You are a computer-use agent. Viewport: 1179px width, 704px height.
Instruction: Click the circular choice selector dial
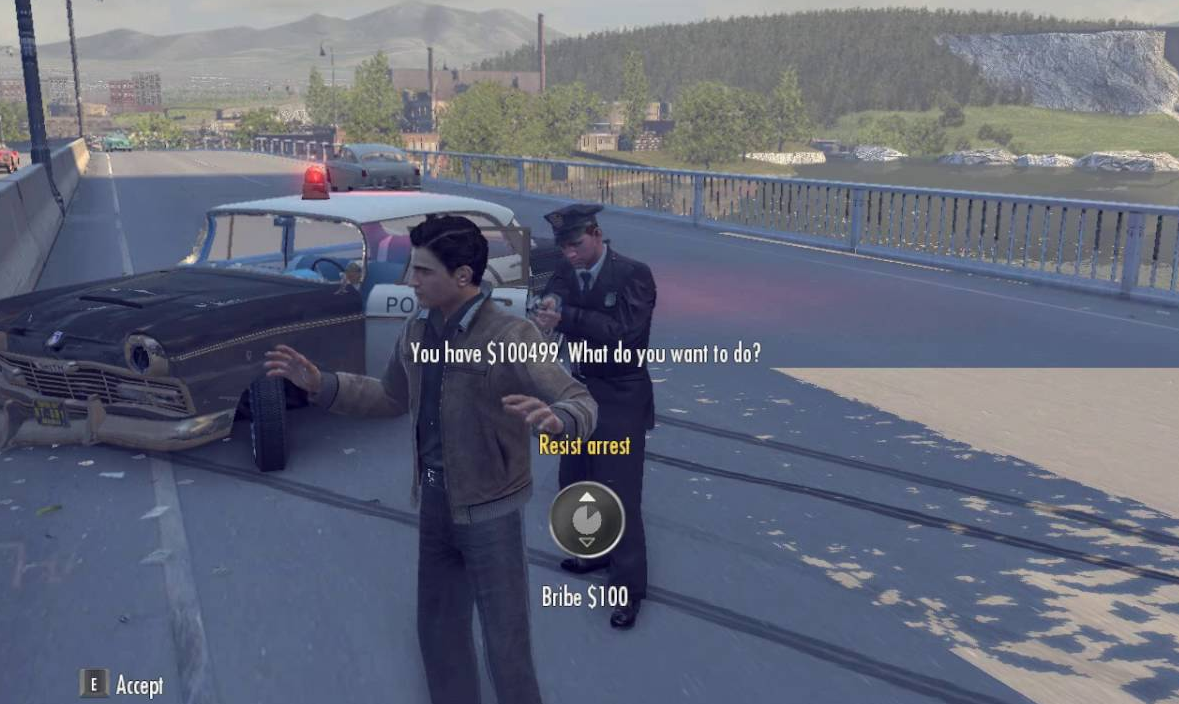click(586, 520)
